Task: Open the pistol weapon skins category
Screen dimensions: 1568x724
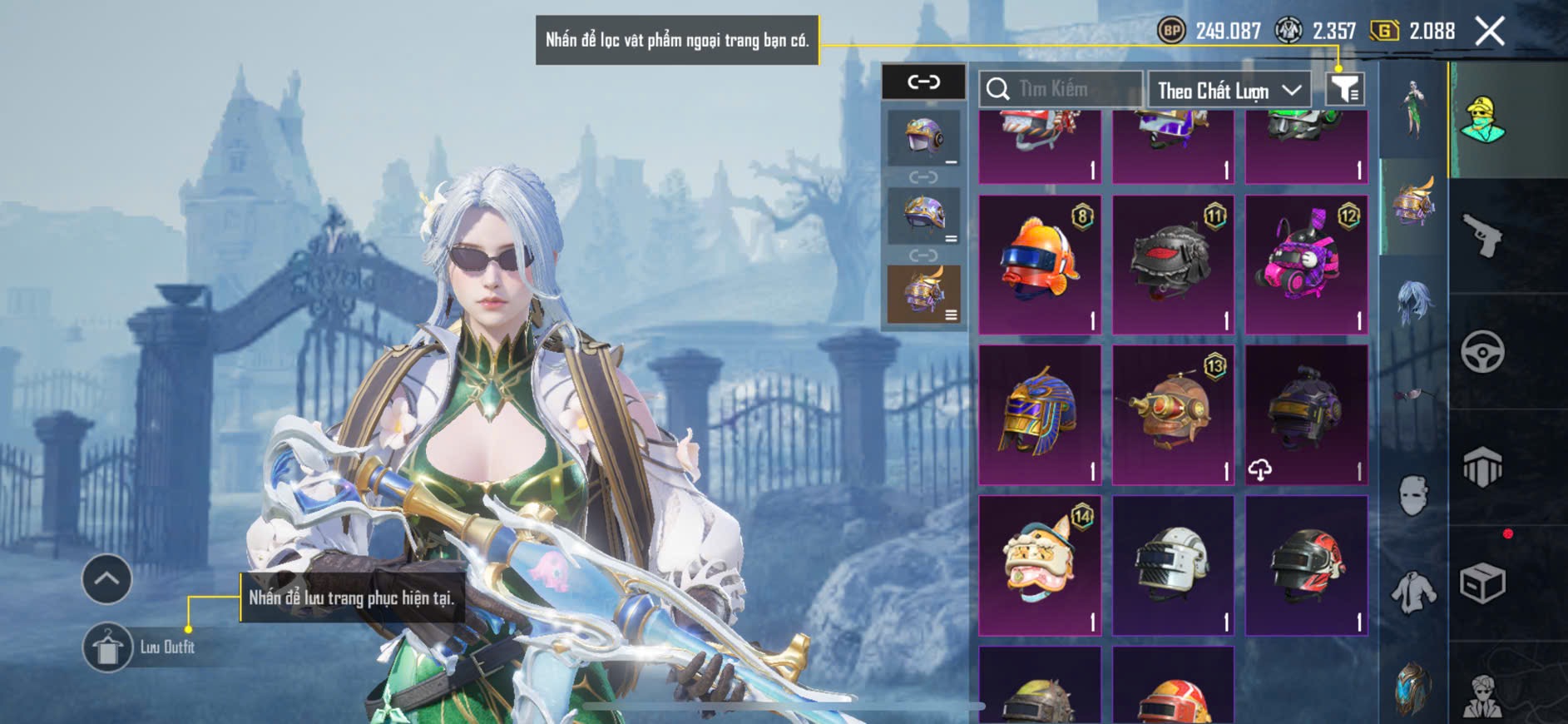Action: (1482, 236)
